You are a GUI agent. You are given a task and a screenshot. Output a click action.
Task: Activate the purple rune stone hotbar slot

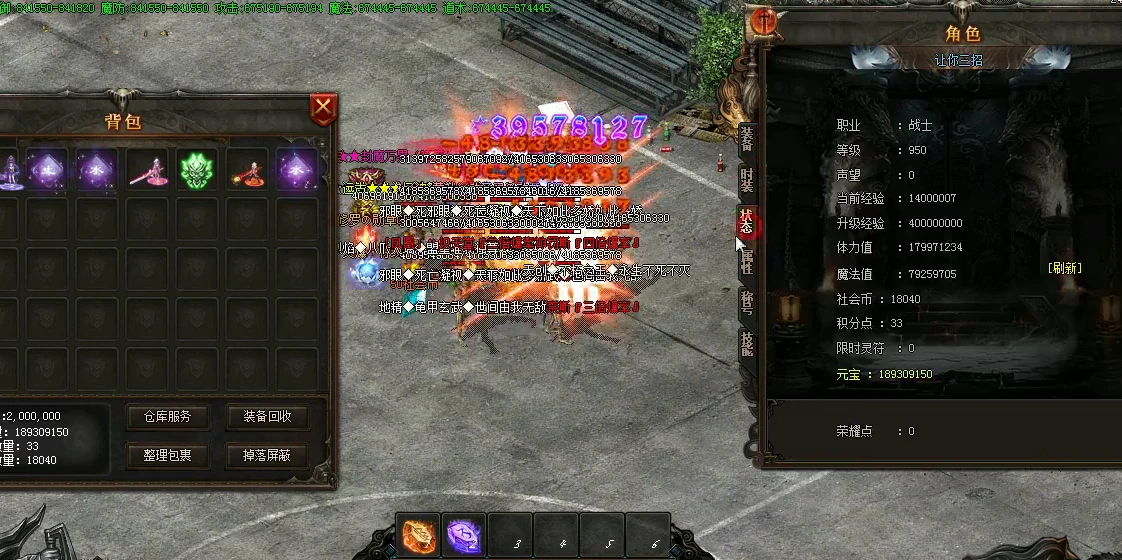[x=464, y=536]
